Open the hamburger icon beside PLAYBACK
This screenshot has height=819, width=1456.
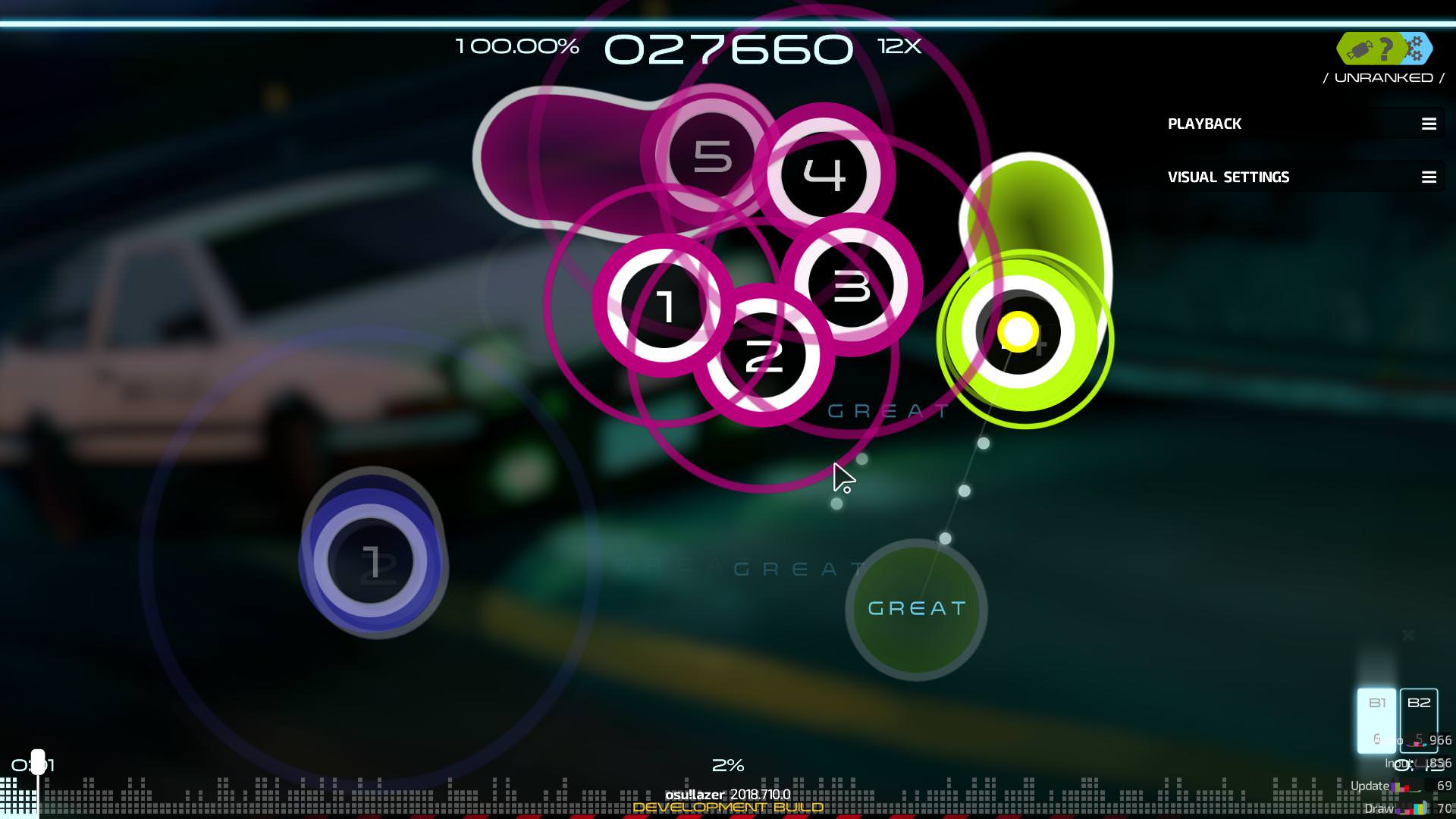pos(1429,124)
